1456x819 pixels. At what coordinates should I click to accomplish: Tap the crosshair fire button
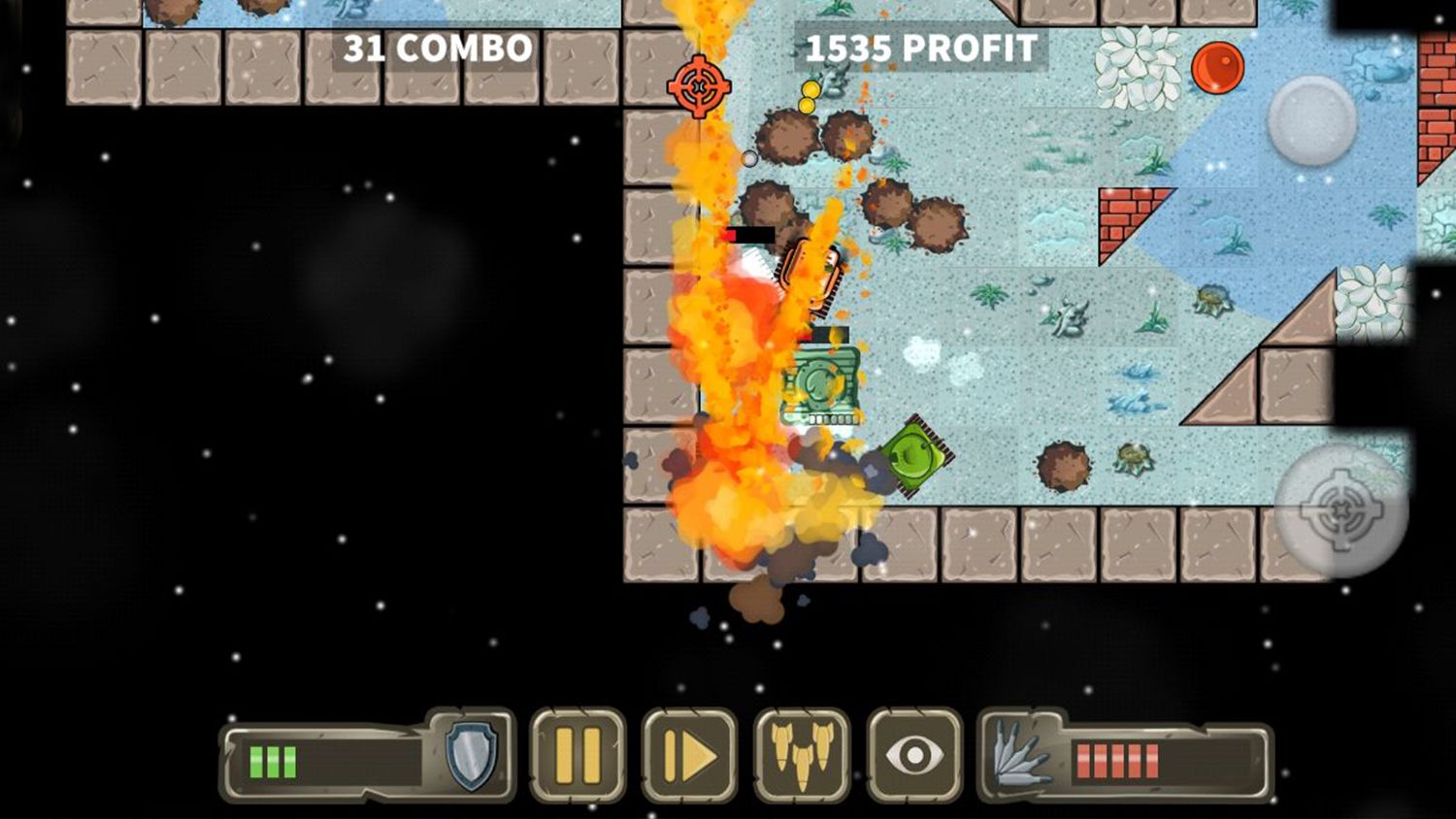pyautogui.click(x=1340, y=508)
